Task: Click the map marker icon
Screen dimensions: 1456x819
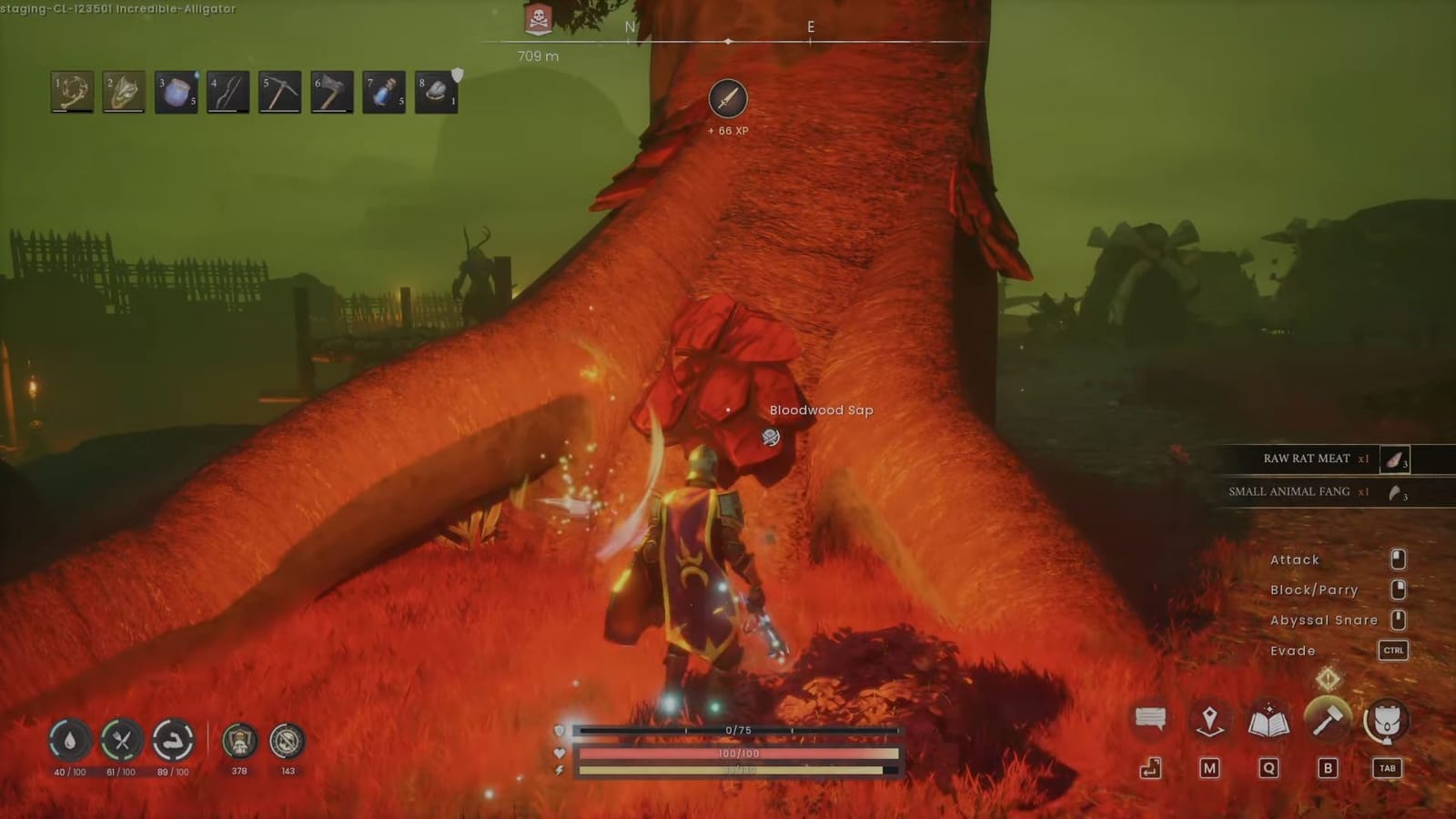Action: pos(1210,718)
